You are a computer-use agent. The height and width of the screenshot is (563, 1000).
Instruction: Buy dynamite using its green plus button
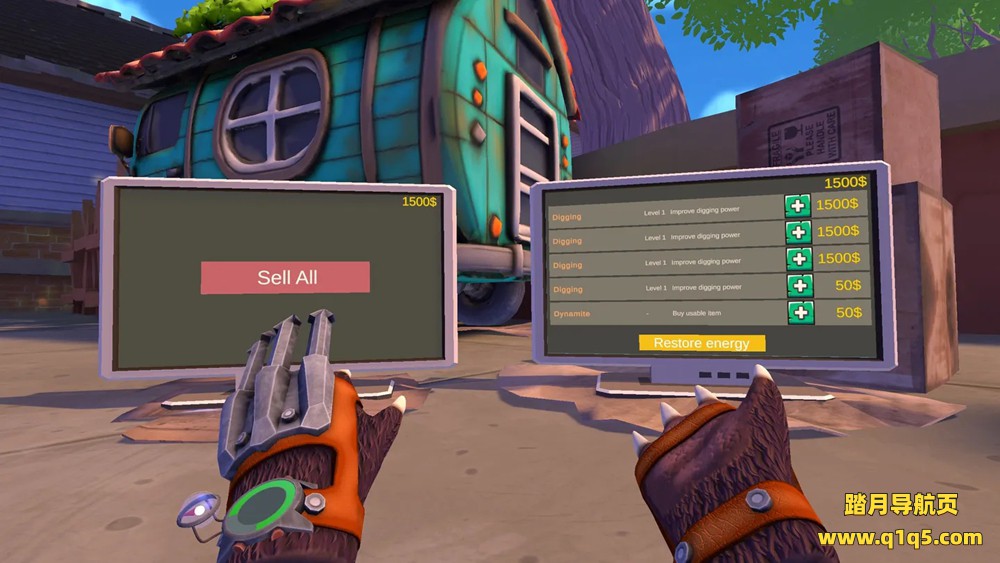800,313
